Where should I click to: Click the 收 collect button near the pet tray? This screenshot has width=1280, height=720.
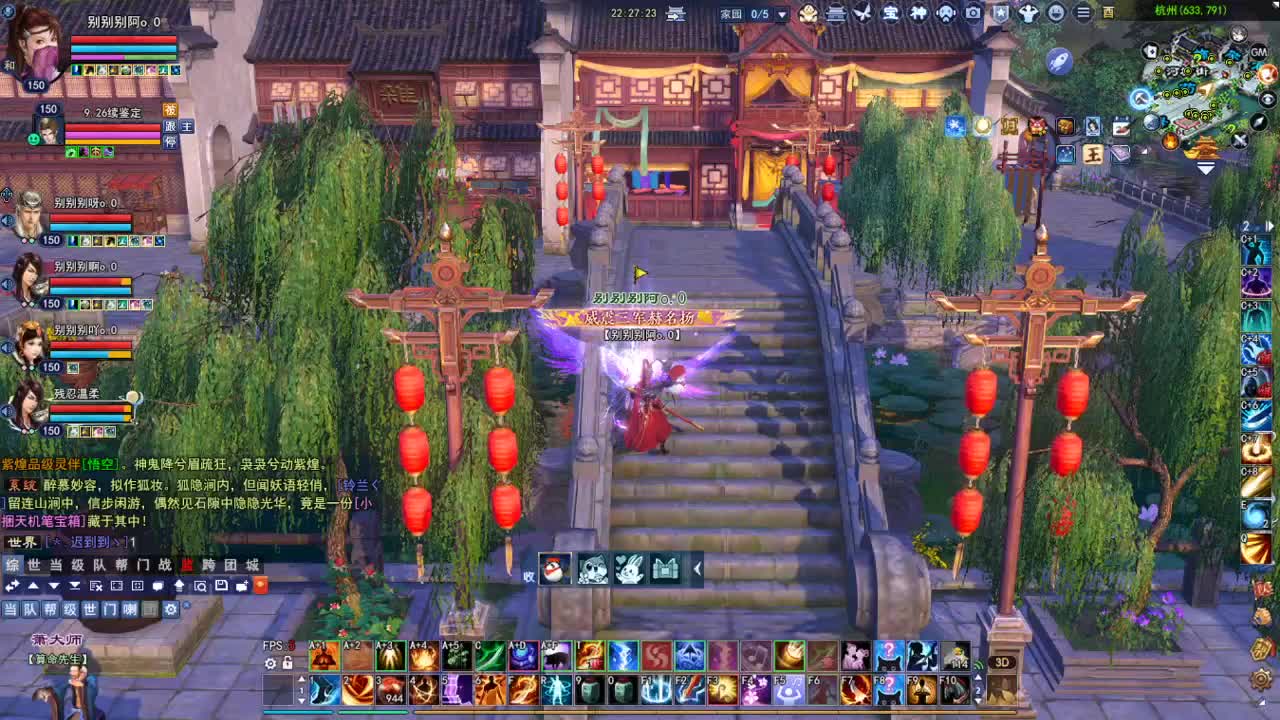click(x=528, y=575)
